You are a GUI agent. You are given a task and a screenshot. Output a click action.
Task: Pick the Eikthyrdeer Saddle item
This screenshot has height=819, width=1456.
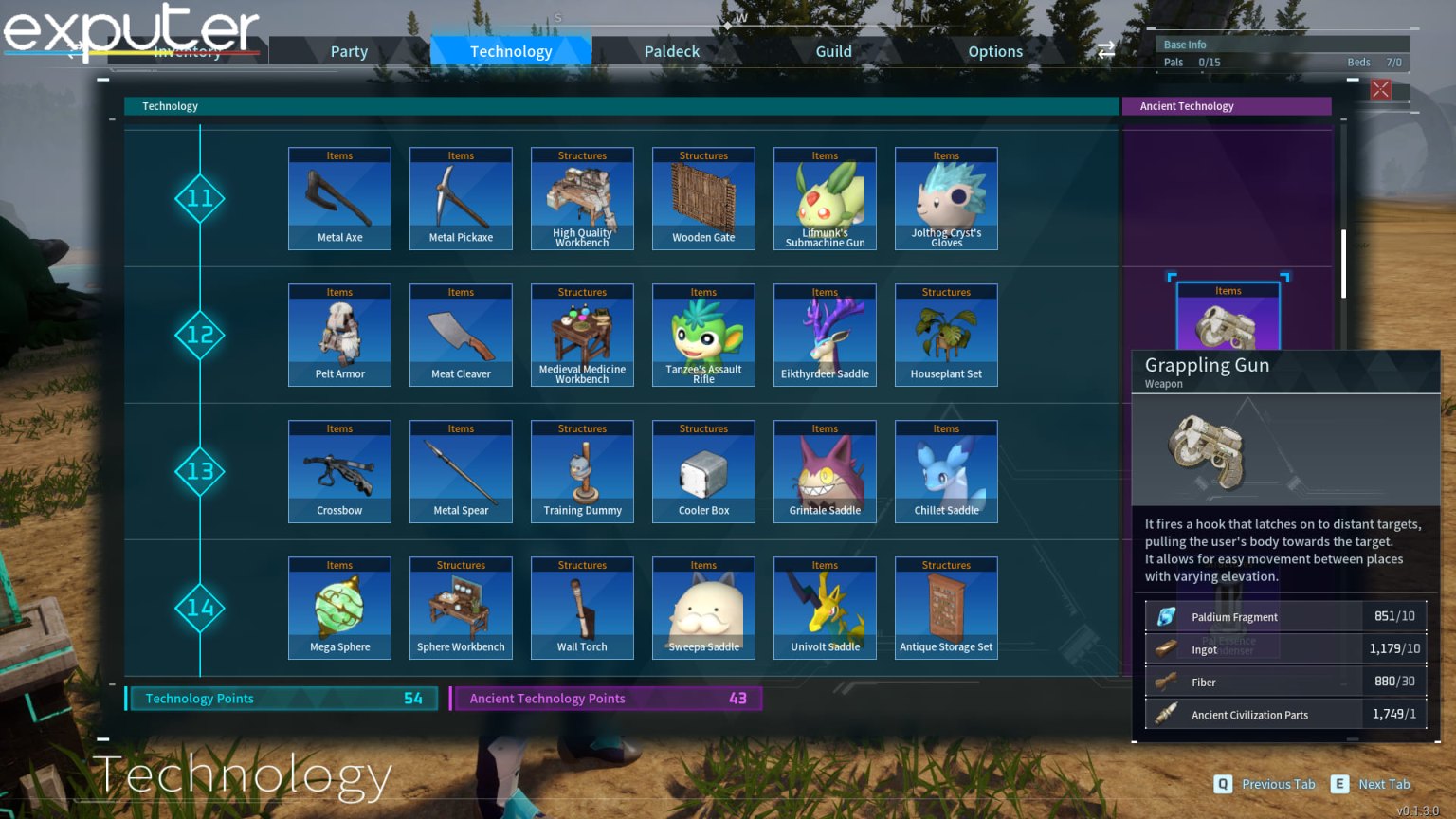tap(825, 335)
